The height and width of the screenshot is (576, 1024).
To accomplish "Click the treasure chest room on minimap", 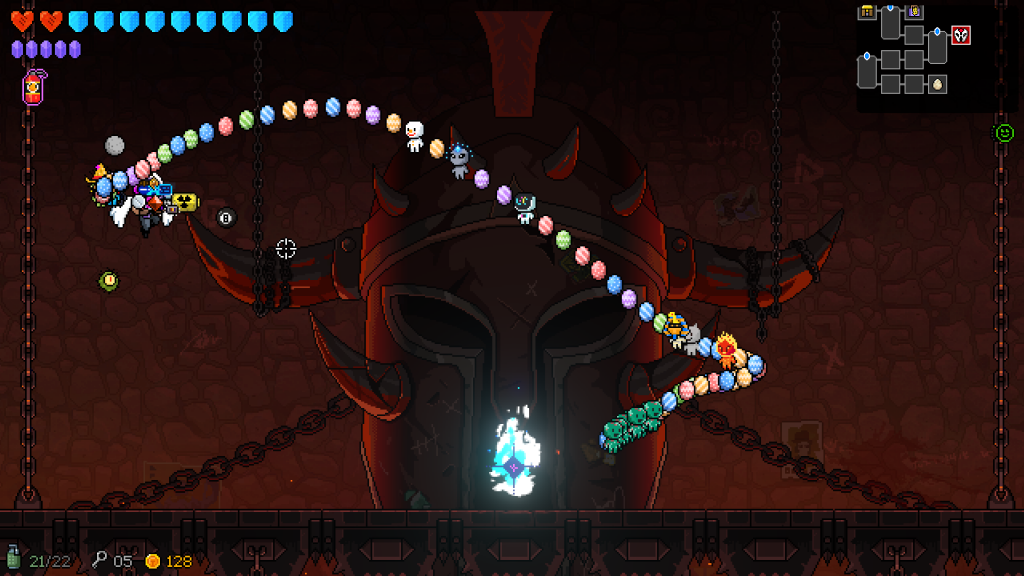I will (867, 12).
